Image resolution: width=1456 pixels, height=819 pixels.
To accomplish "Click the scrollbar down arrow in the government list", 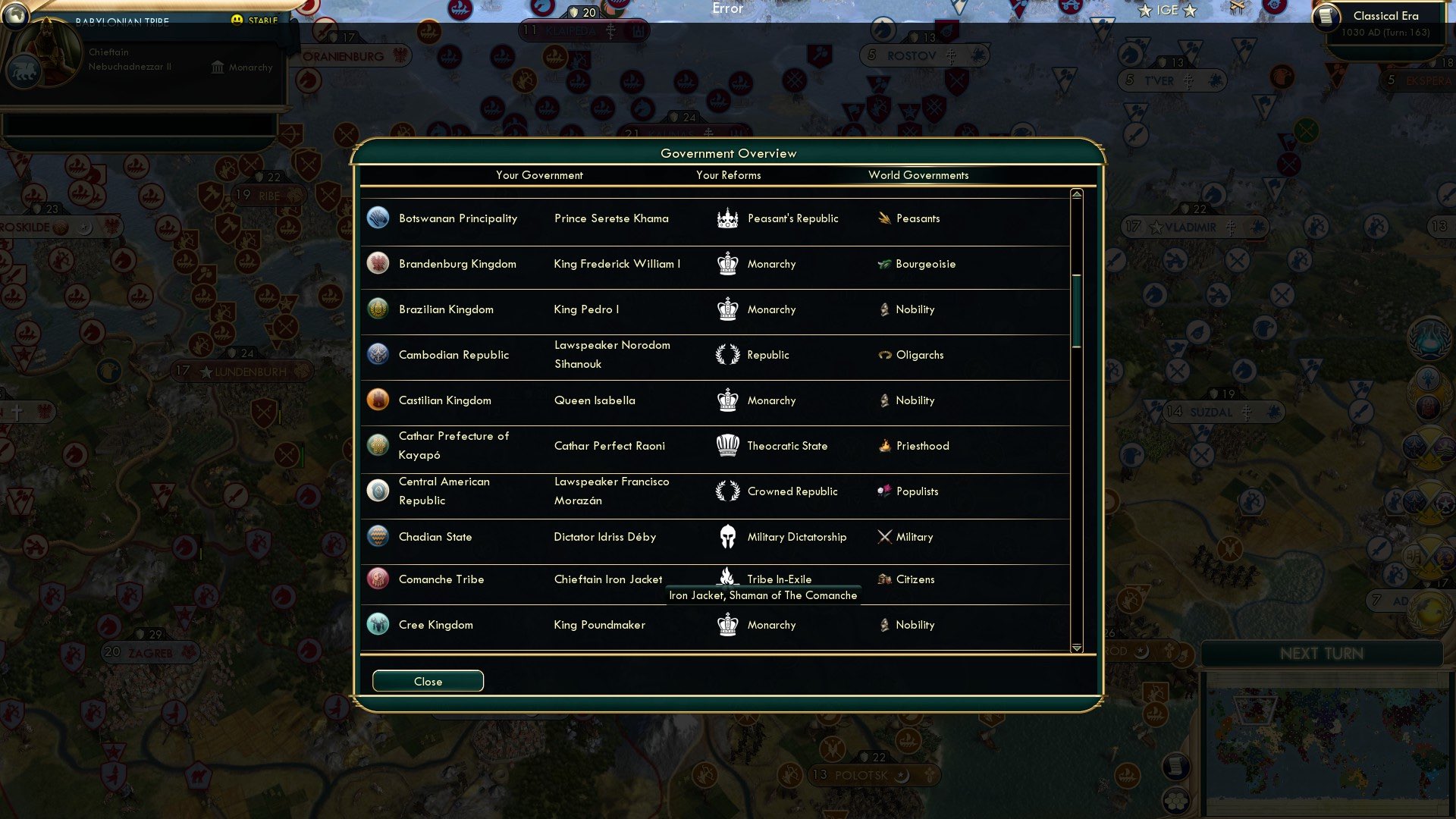I will click(1075, 648).
